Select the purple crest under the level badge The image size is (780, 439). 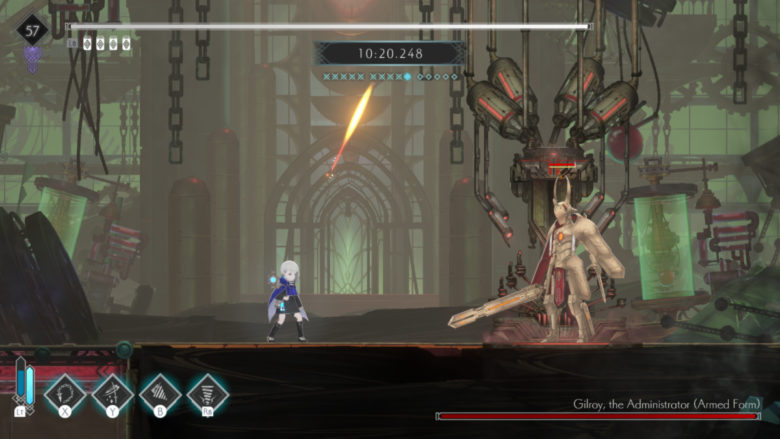pos(33,56)
